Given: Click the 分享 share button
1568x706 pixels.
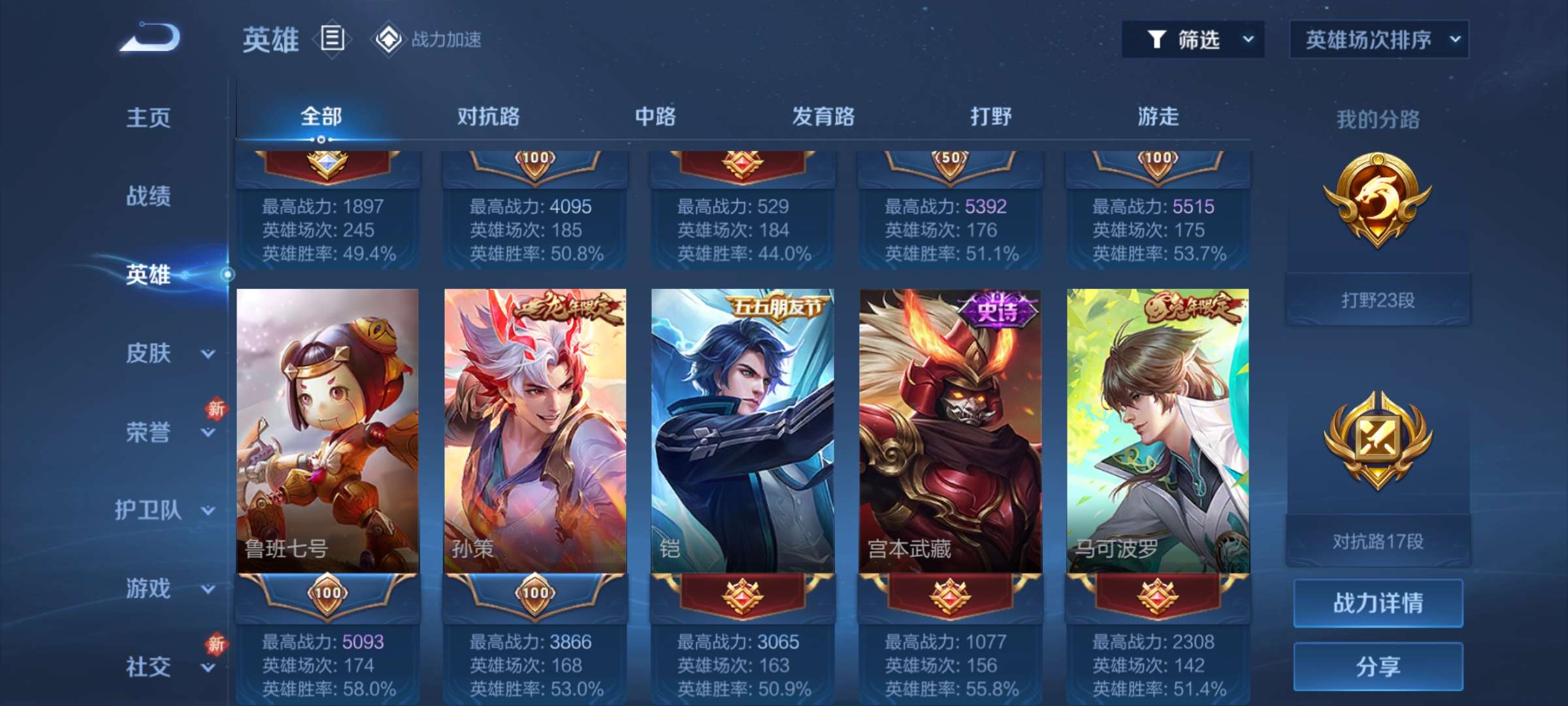Looking at the screenshot, I should (1378, 666).
